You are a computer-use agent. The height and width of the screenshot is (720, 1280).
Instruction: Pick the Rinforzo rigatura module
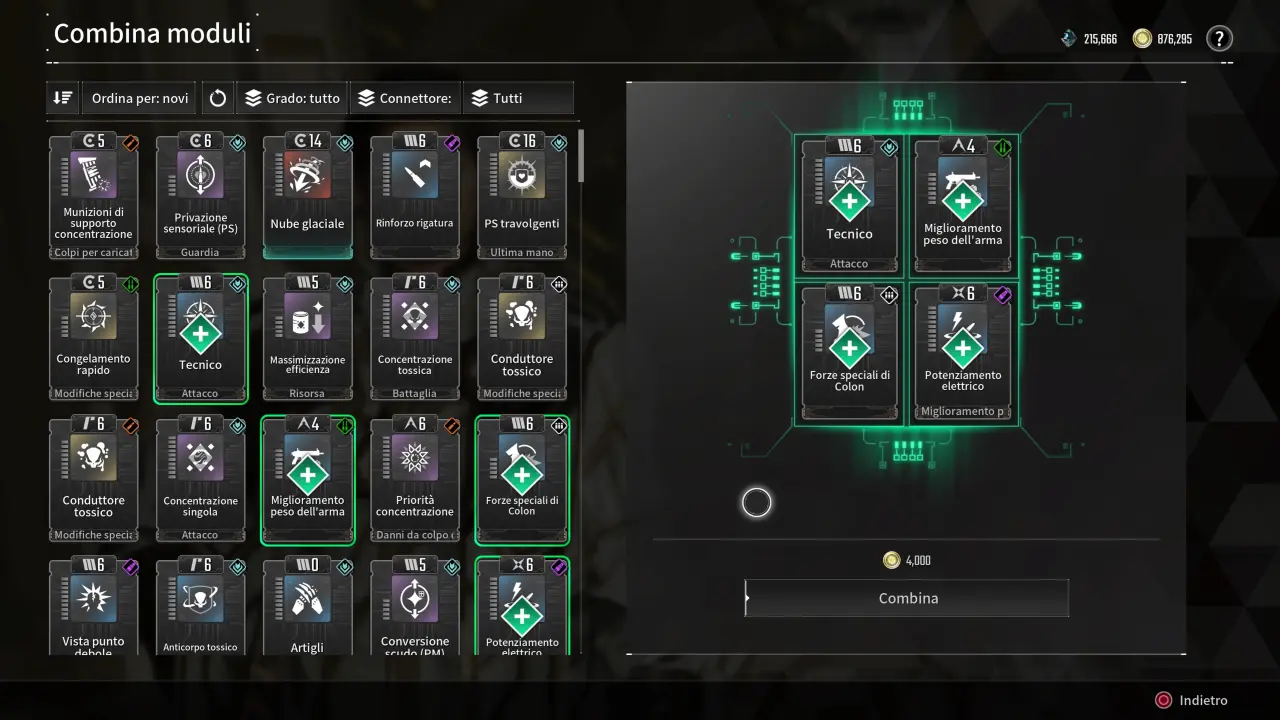[x=415, y=197]
